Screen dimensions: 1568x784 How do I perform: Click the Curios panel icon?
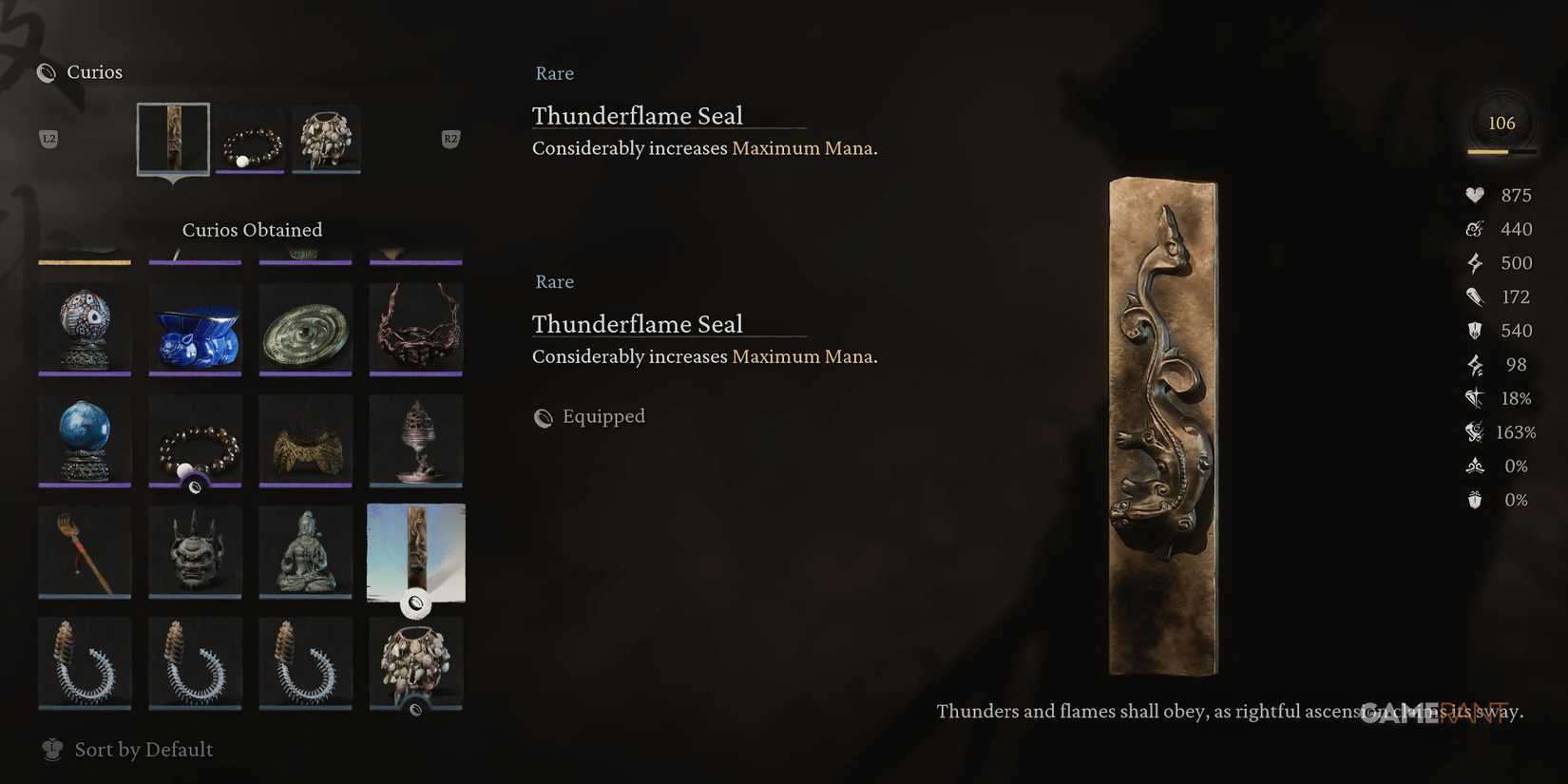click(45, 71)
